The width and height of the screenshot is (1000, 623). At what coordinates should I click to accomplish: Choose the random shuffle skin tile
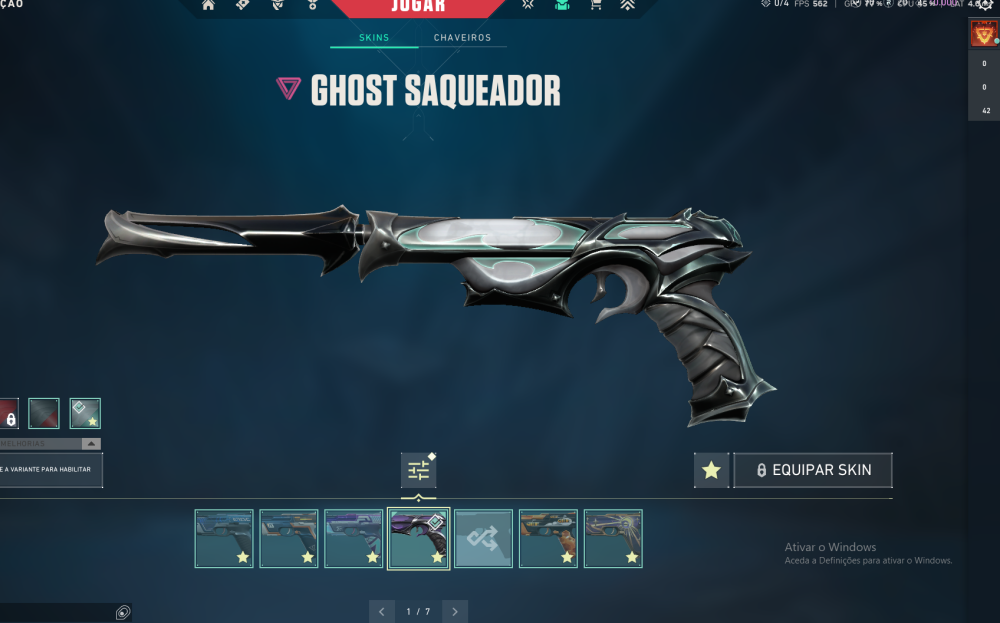coord(483,538)
